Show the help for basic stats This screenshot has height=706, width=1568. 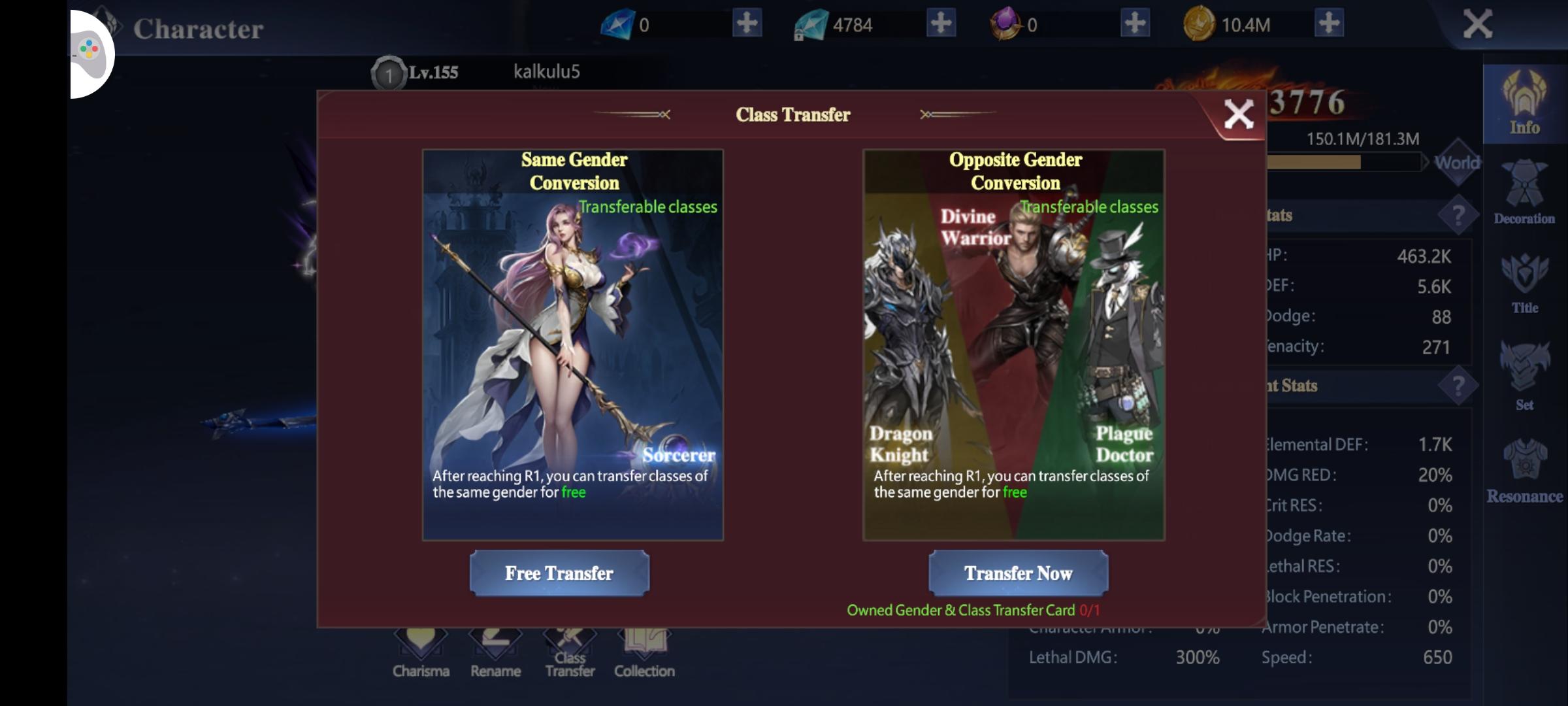[1458, 215]
